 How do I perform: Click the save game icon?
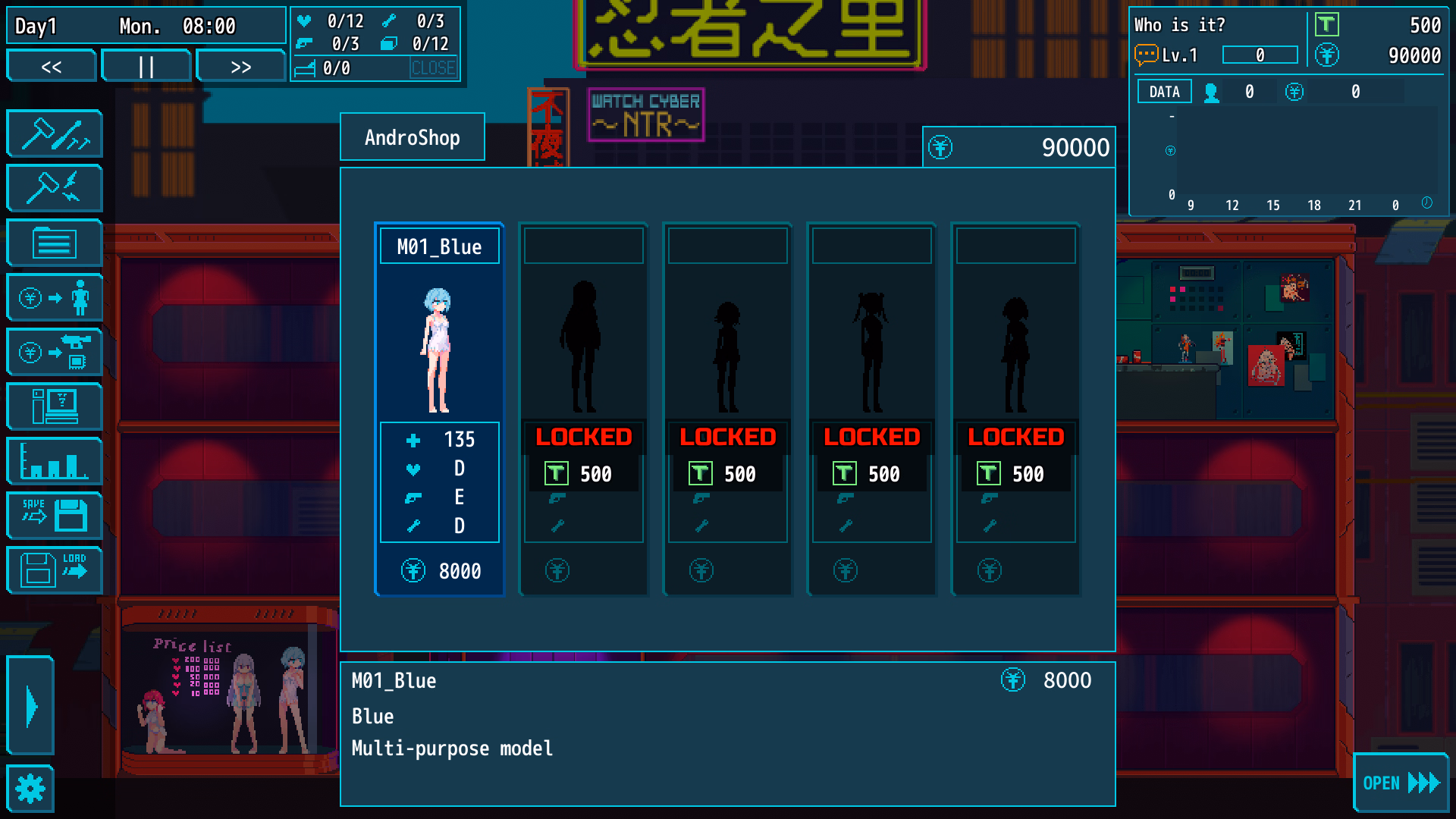click(54, 516)
